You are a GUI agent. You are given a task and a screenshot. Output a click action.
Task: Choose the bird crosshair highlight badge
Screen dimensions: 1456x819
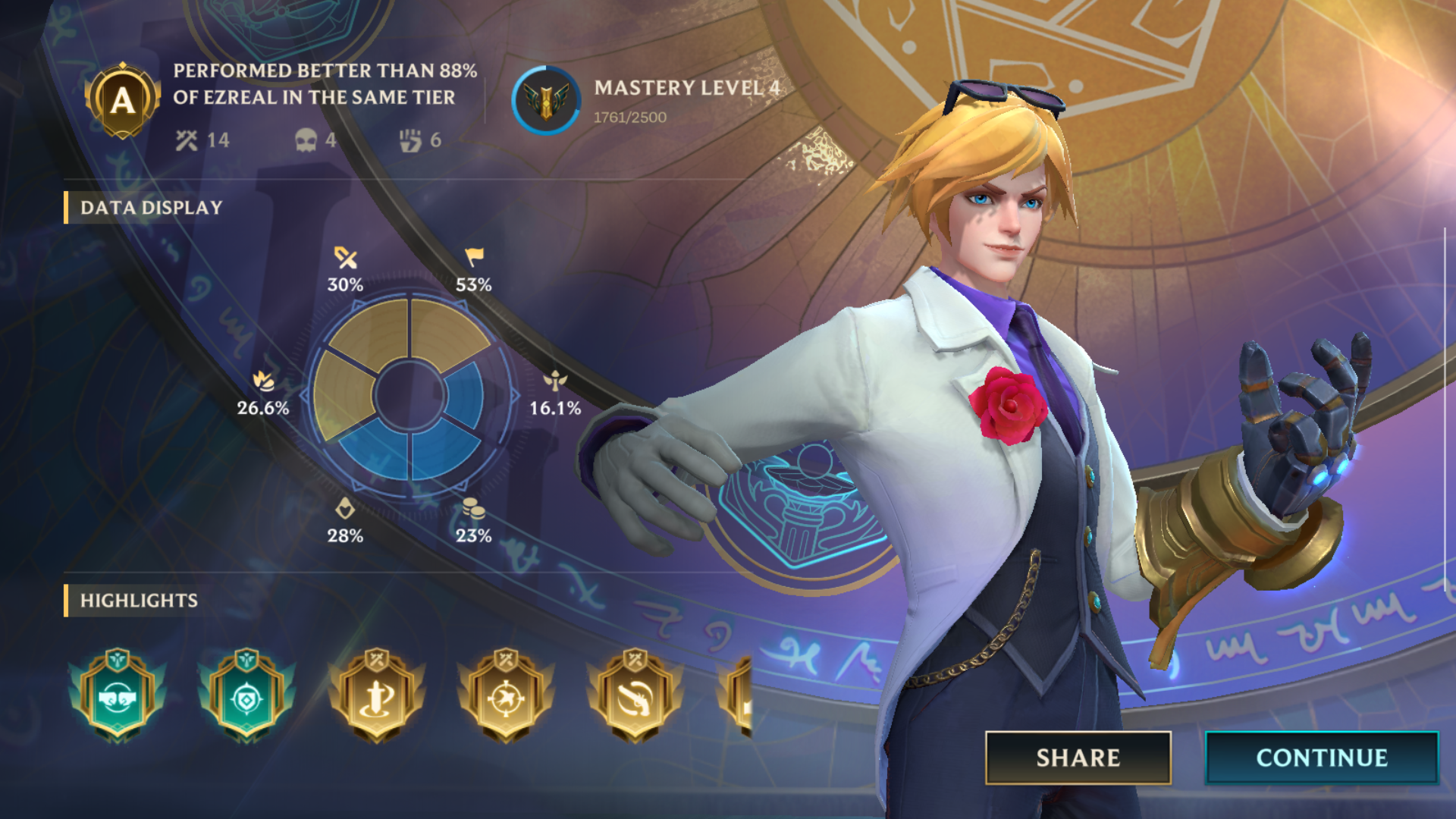(506, 695)
